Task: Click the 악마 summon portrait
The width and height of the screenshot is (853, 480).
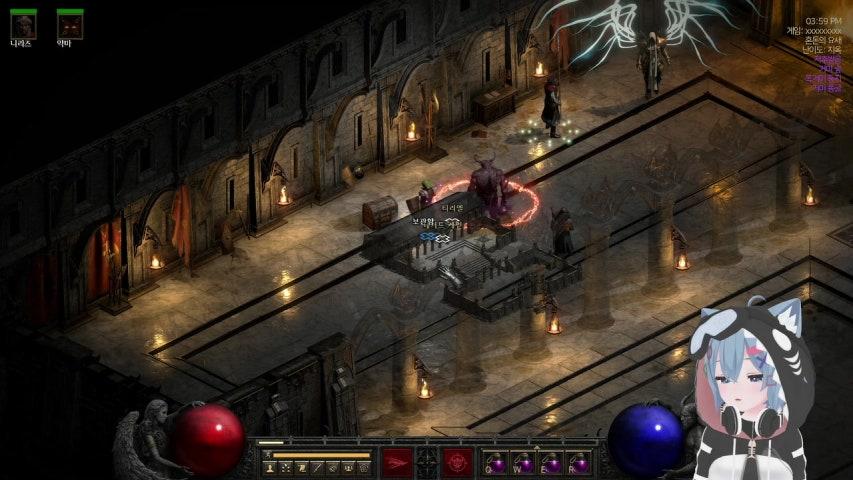Action: coord(69,25)
